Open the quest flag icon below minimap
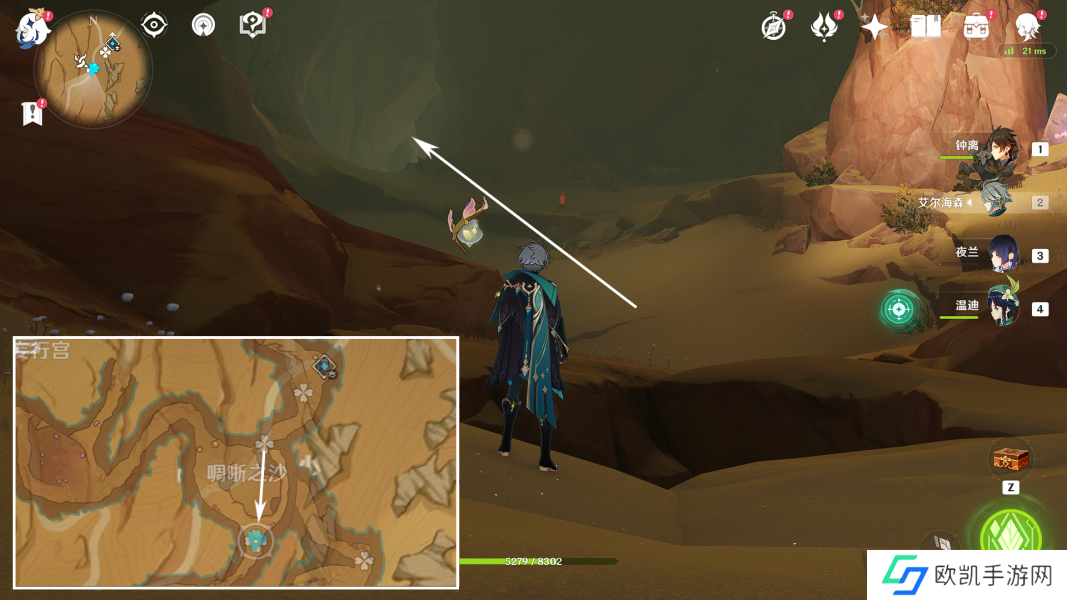Screen dimensions: 1067x600 point(32,114)
